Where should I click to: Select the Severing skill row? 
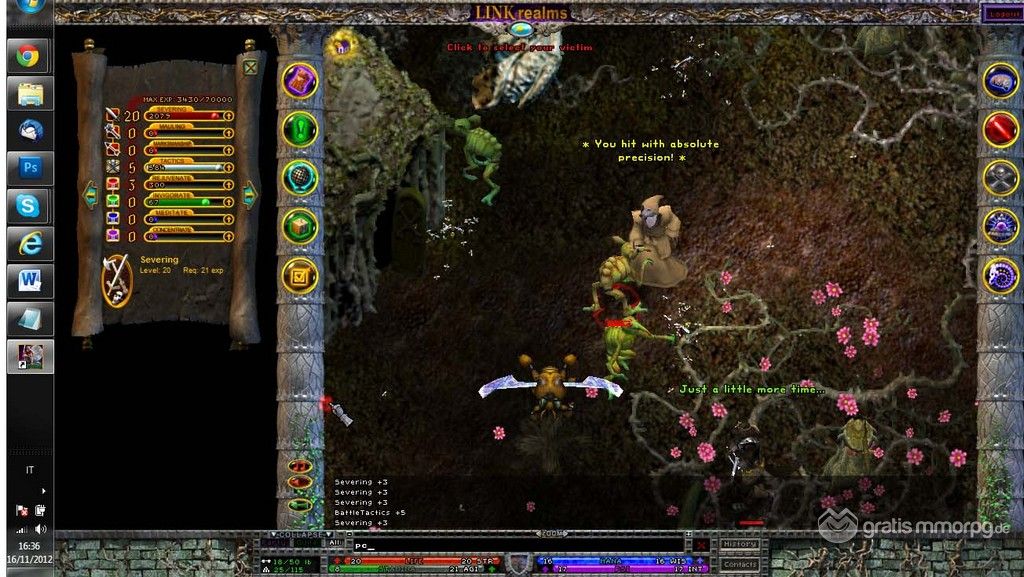[185, 115]
